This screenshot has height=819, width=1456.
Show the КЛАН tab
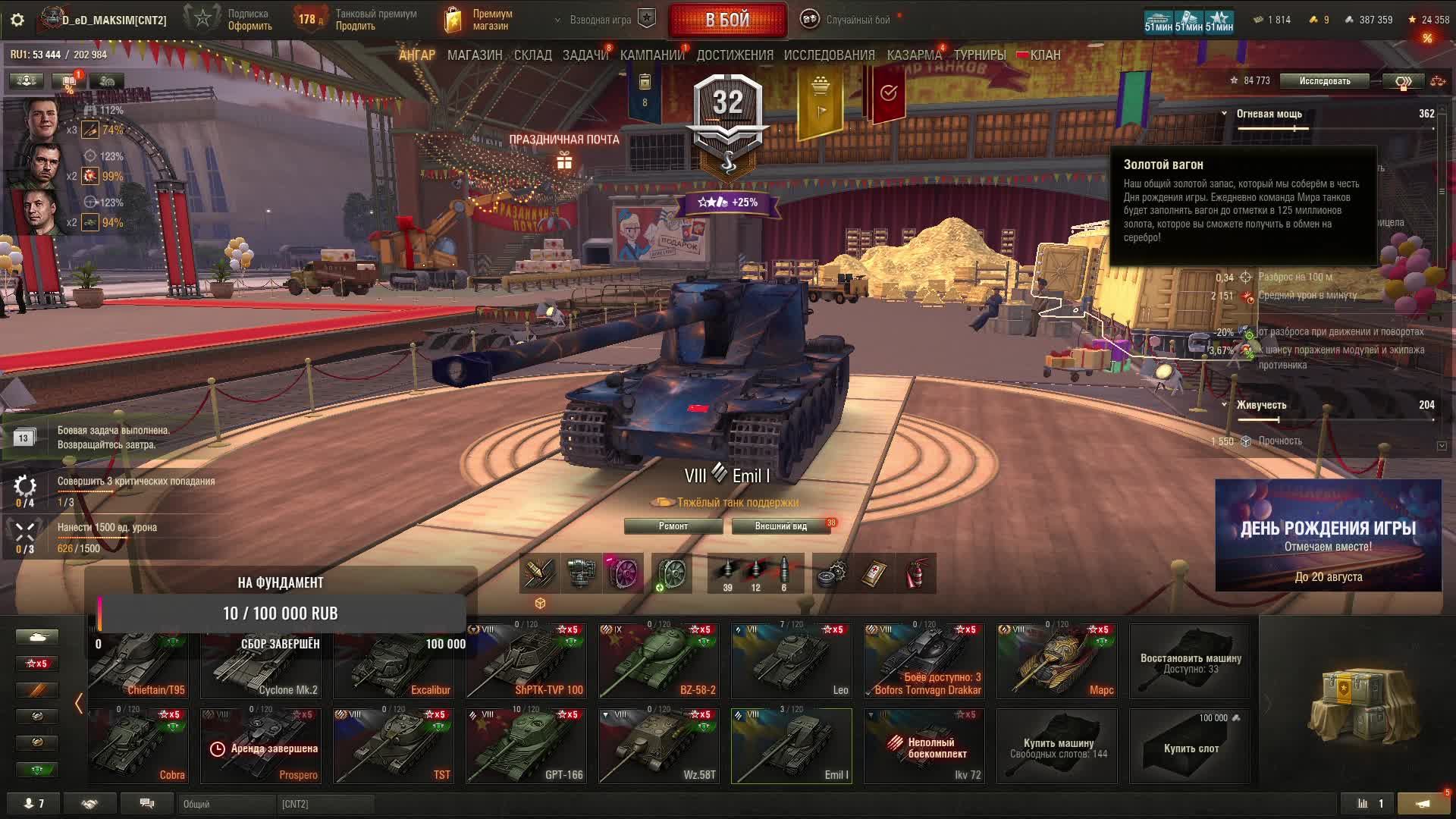click(1044, 55)
